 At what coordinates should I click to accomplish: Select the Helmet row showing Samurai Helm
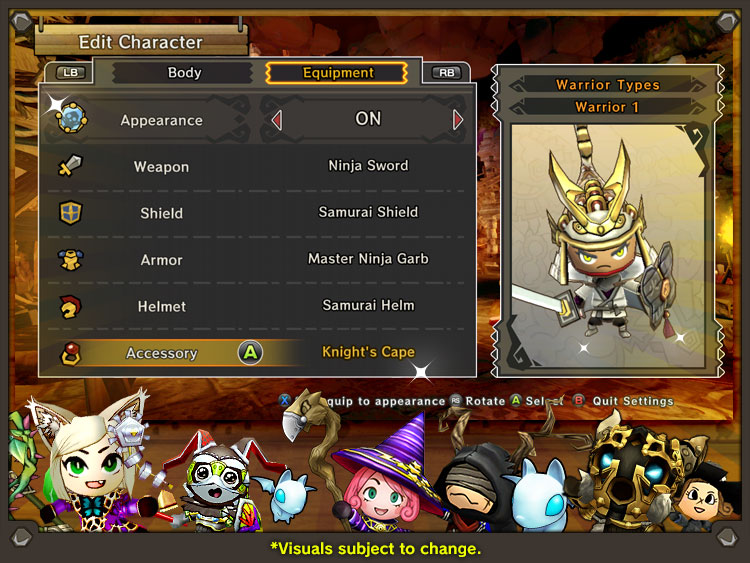tap(257, 306)
